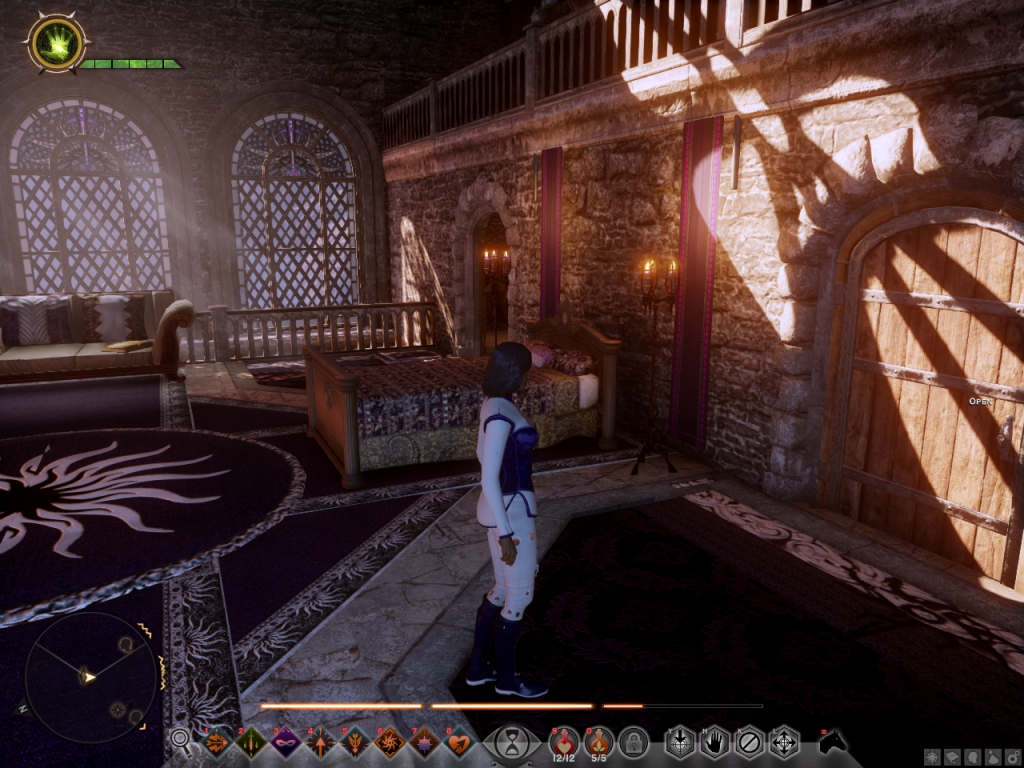
Task: Activate the green dagger ability in slot 2
Action: coord(251,743)
